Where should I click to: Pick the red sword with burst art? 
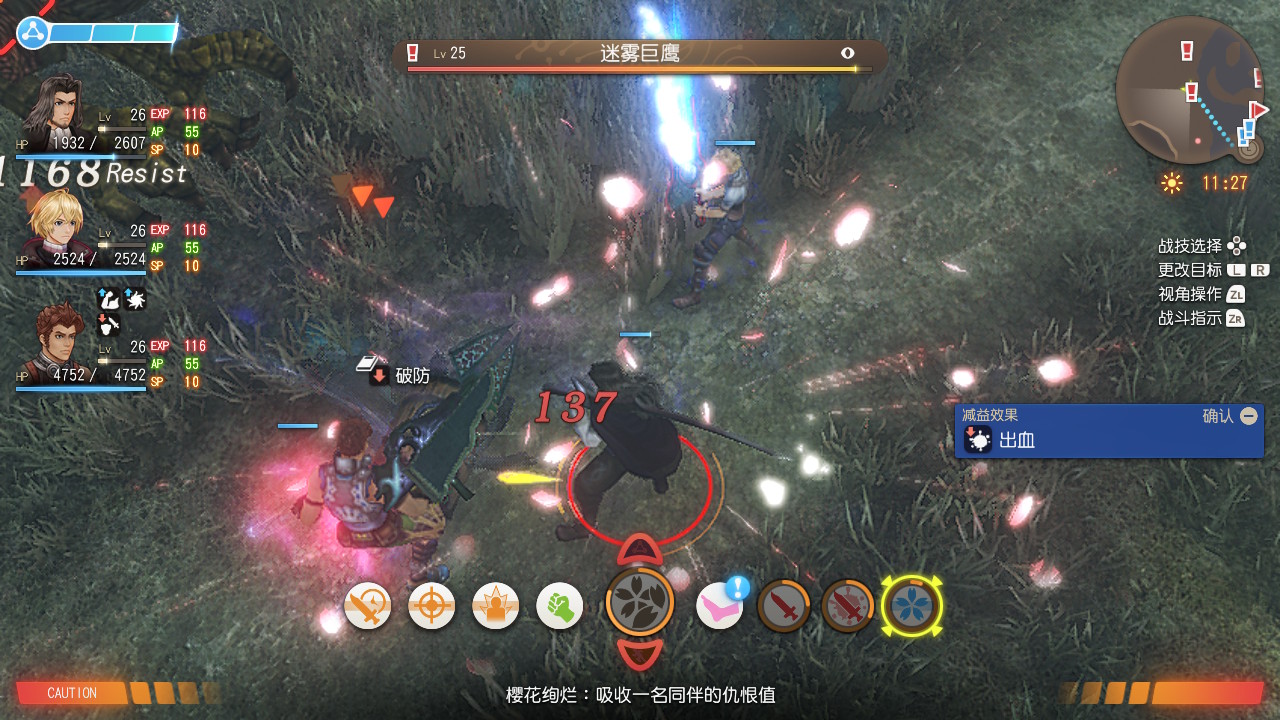click(847, 606)
